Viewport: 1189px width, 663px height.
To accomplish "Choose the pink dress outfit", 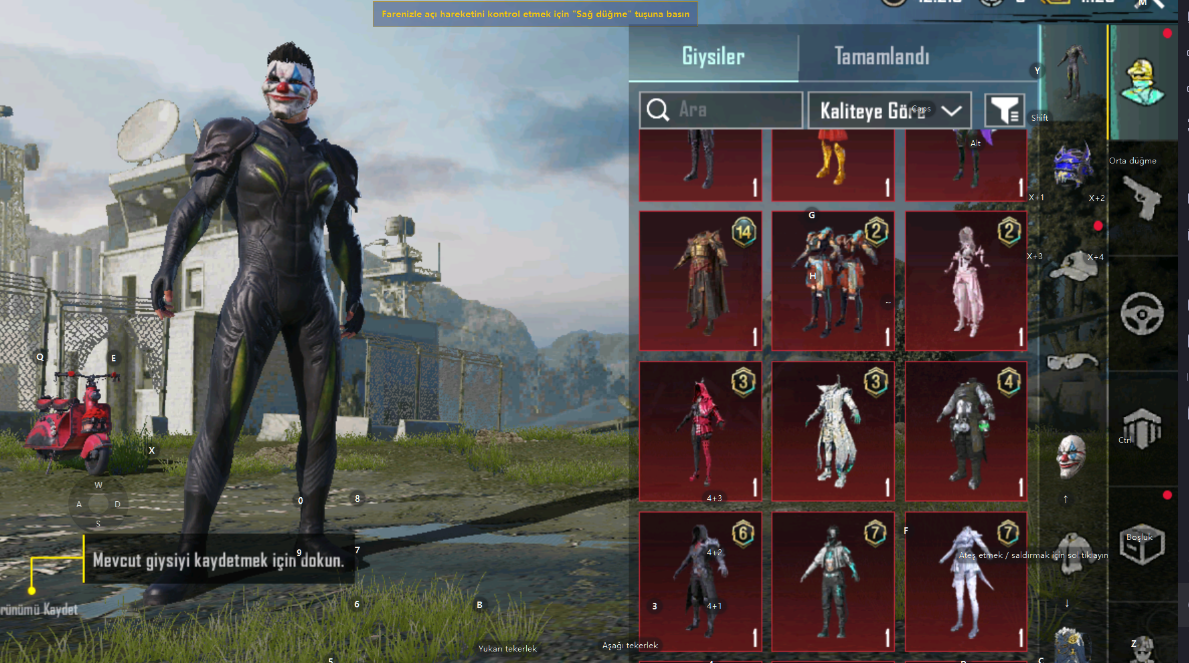I will [966, 280].
